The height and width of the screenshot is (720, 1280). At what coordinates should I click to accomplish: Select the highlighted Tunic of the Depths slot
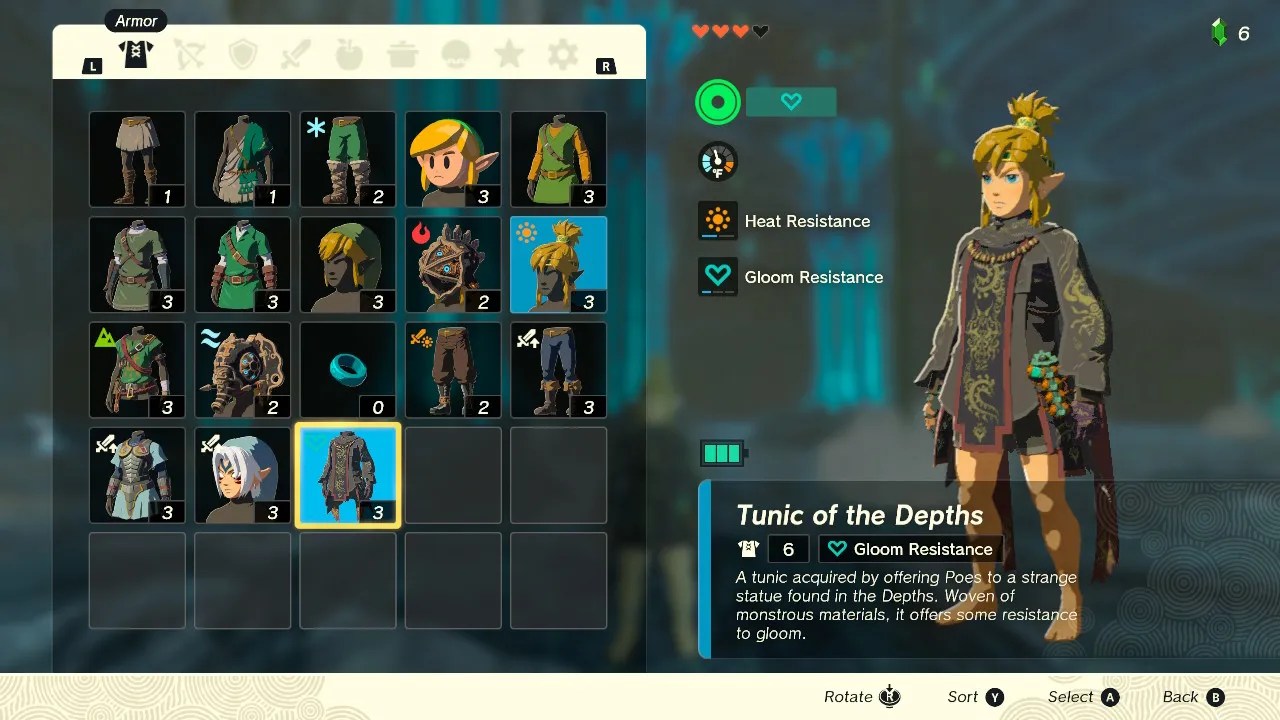[x=347, y=475]
